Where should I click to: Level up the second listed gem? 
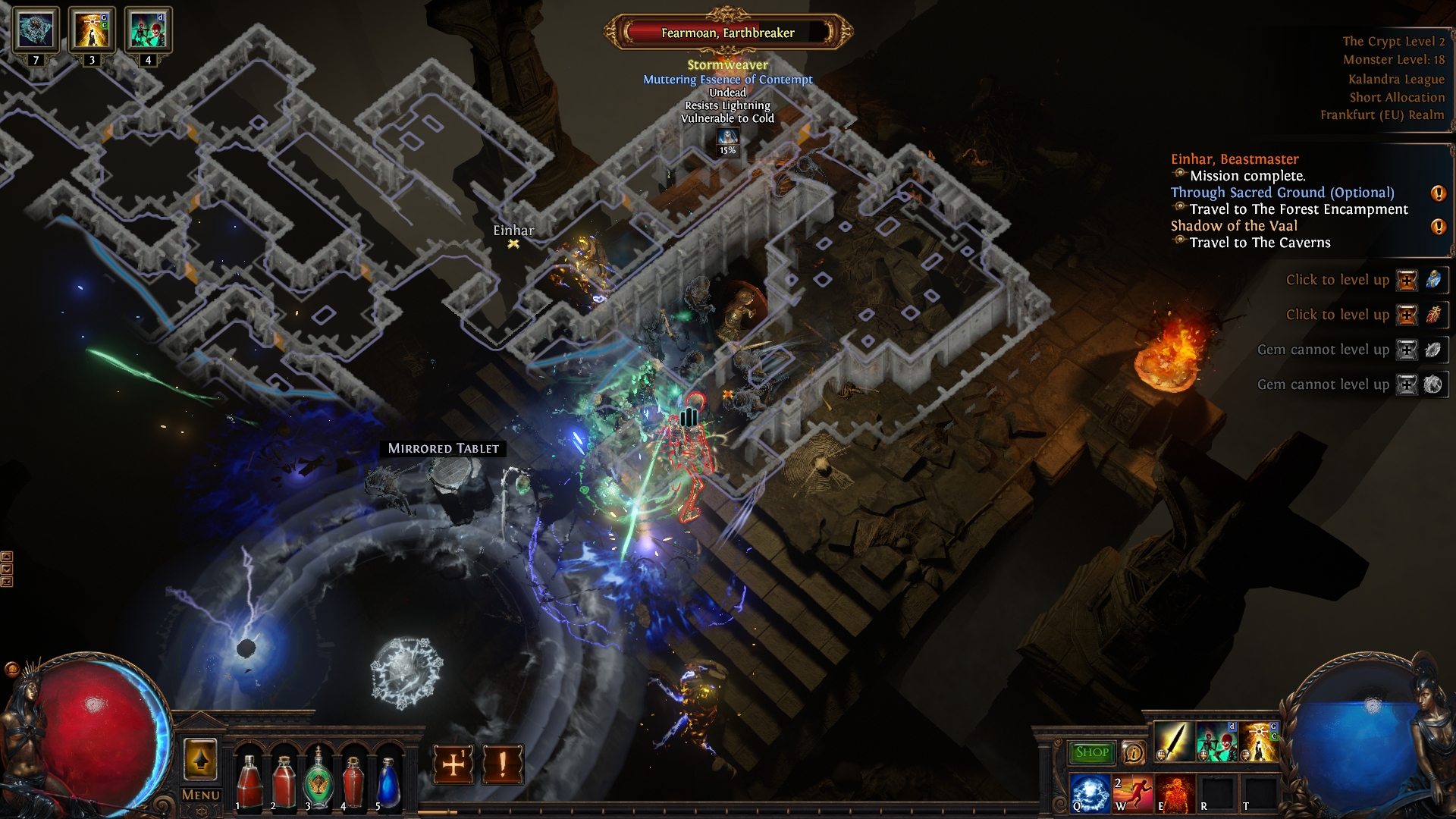pyautogui.click(x=1407, y=315)
